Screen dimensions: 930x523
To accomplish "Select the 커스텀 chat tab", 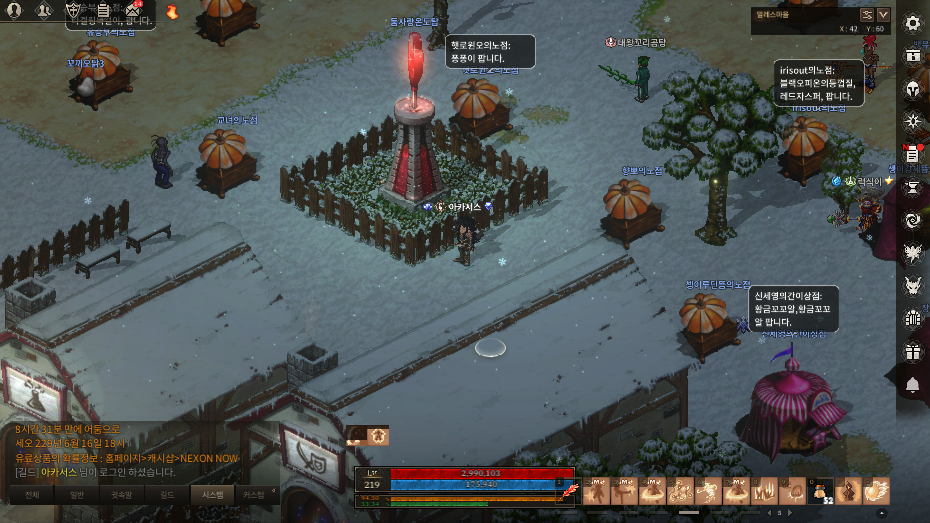I will coord(255,494).
